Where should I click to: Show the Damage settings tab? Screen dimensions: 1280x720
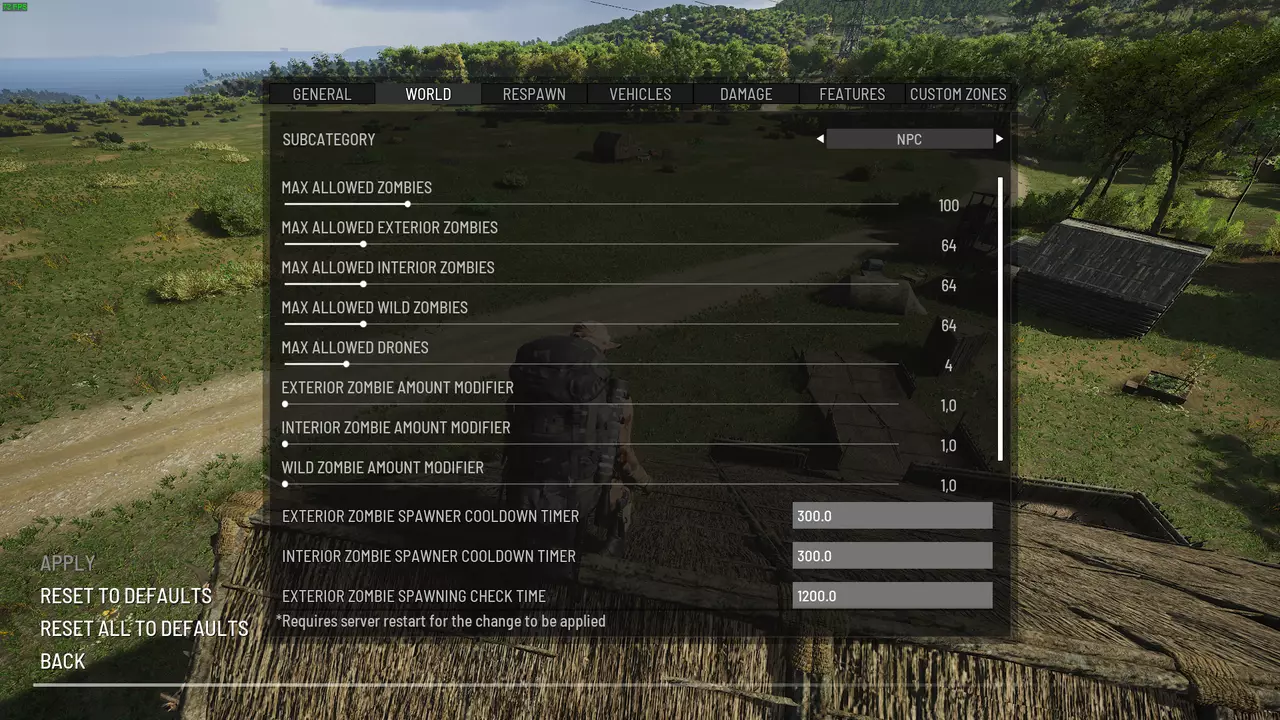click(746, 94)
